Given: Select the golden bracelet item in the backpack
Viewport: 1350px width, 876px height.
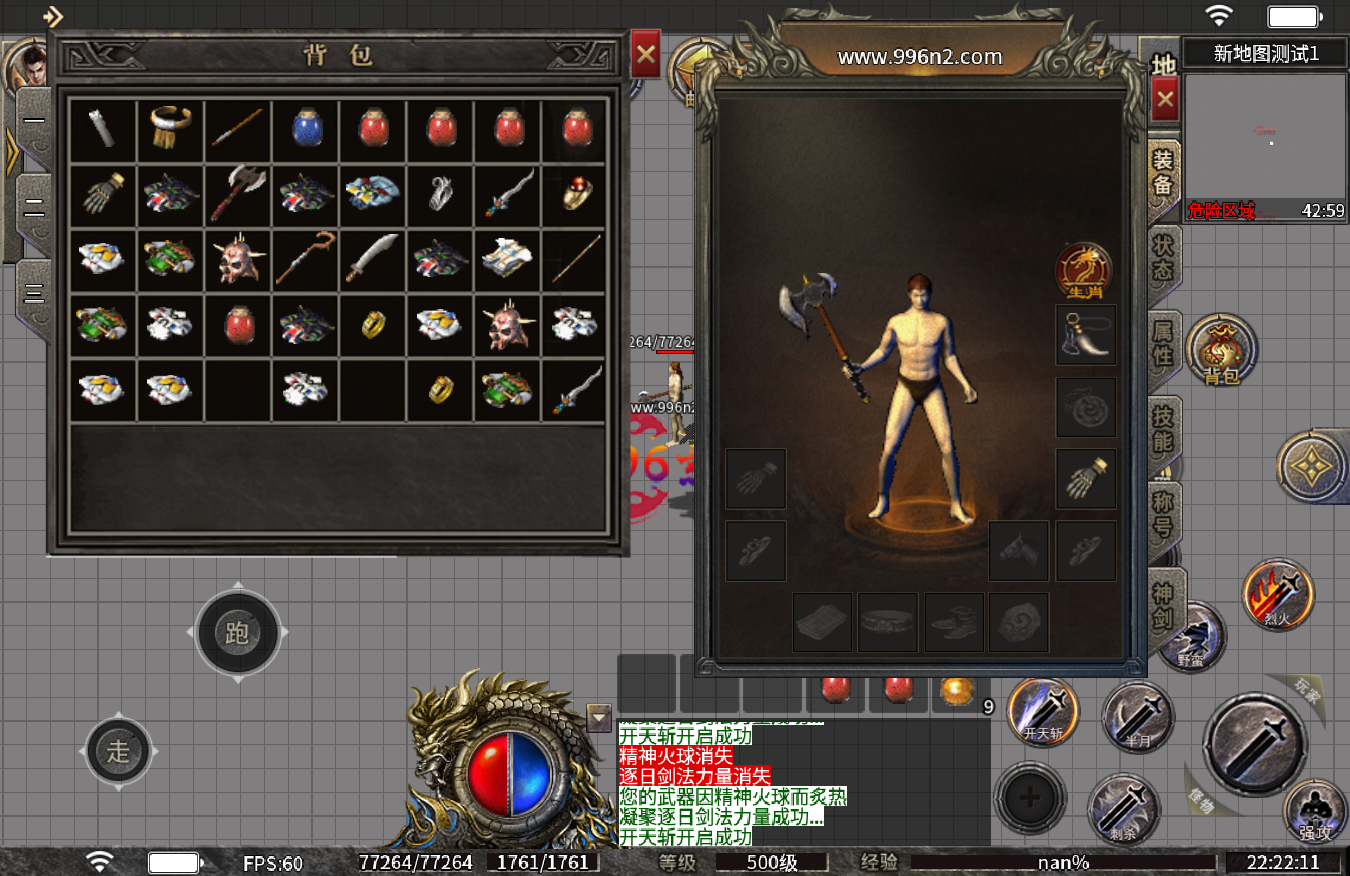Looking at the screenshot, I should [171, 130].
